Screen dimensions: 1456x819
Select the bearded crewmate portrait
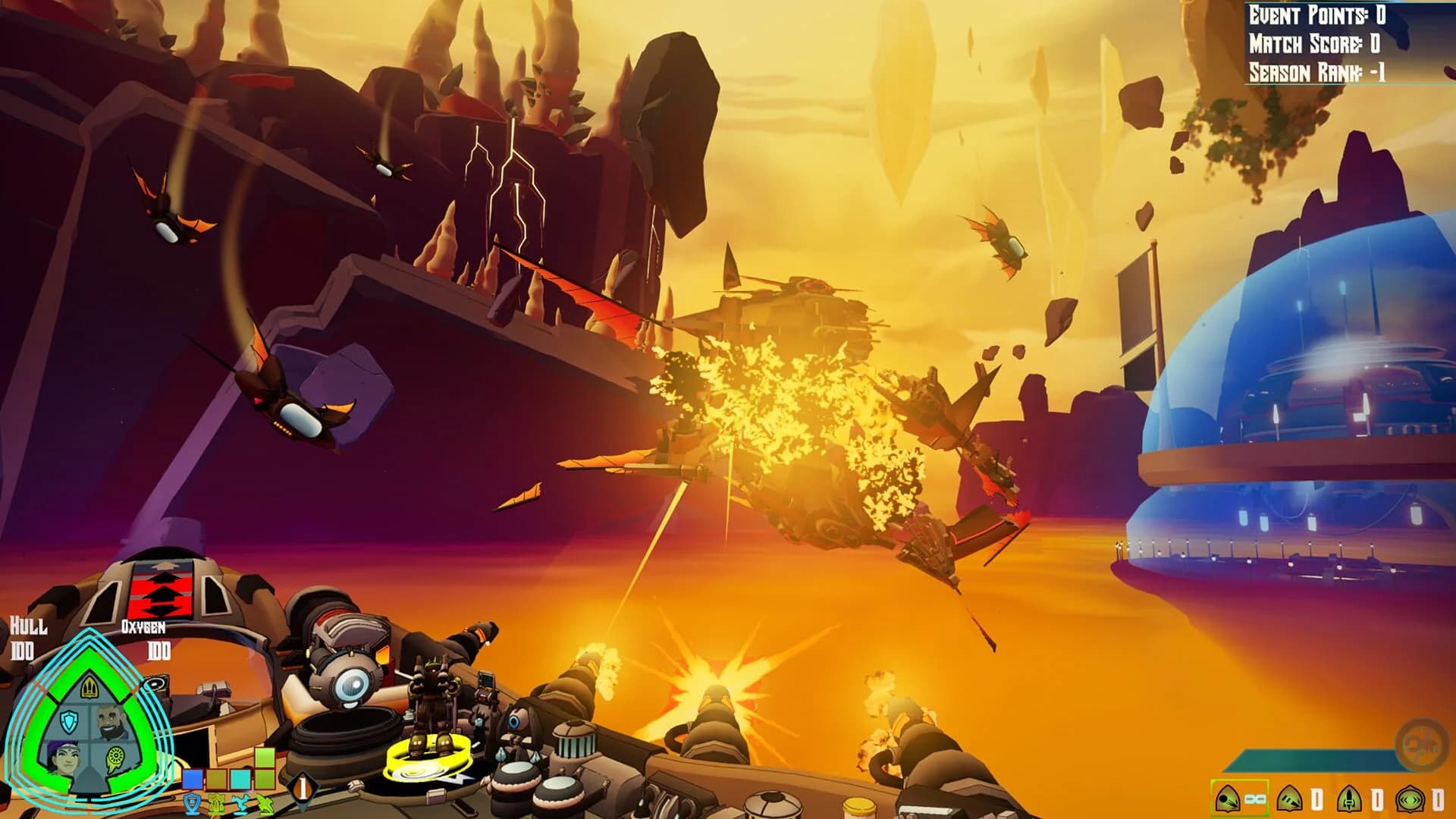pyautogui.click(x=109, y=721)
